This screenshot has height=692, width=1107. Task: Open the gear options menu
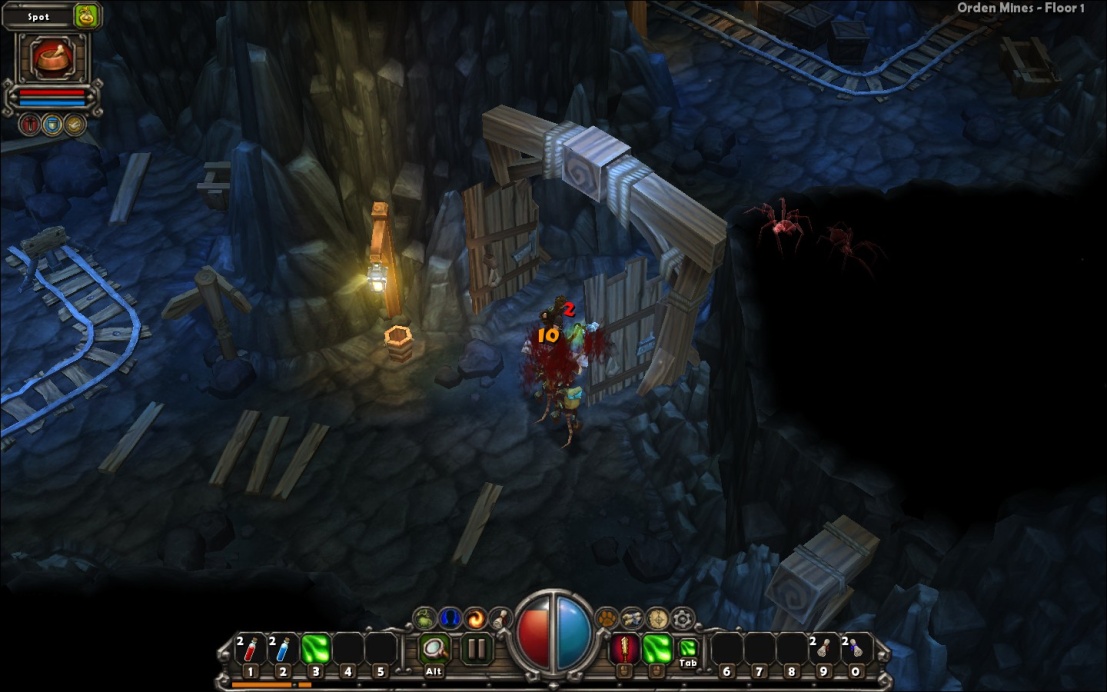tap(682, 618)
